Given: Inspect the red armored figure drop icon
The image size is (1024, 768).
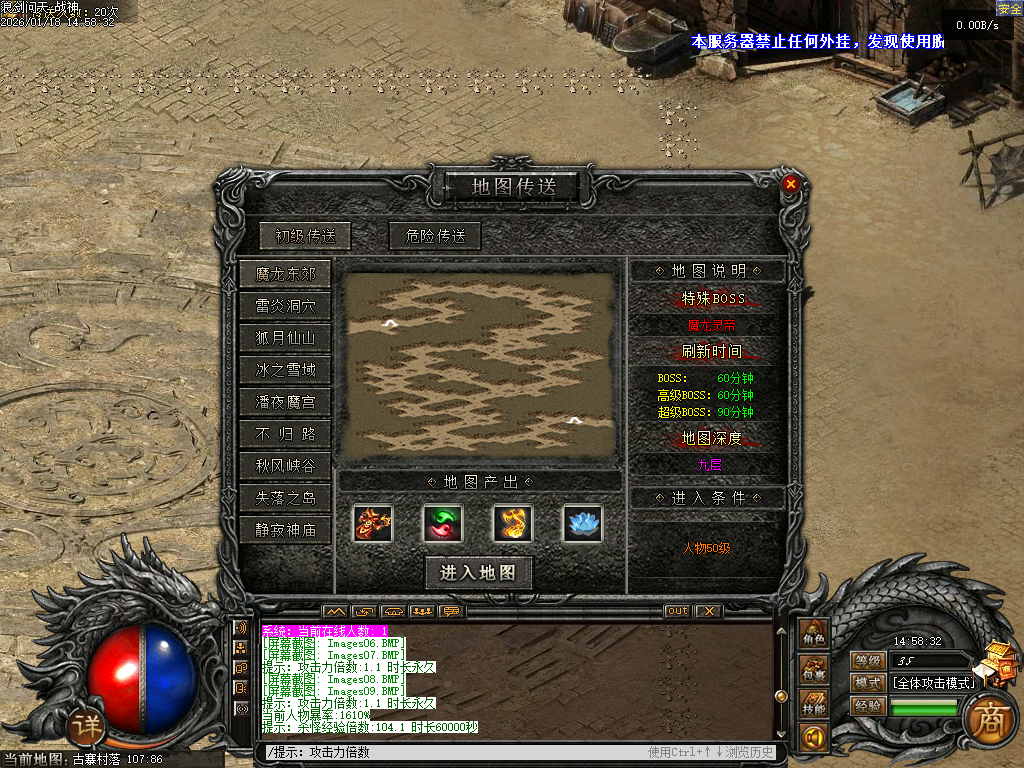Looking at the screenshot, I should 373,523.
